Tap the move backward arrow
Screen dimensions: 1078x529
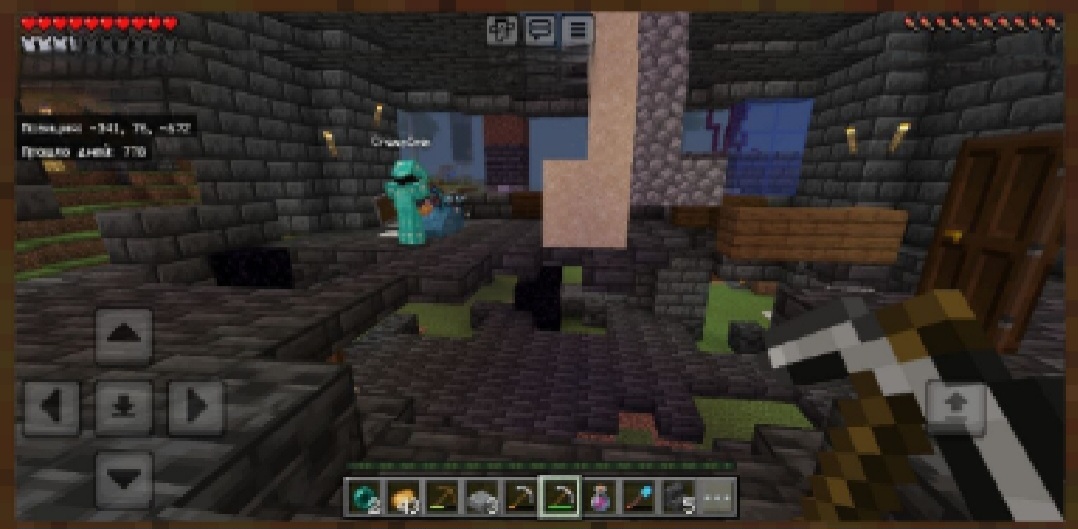(124, 478)
